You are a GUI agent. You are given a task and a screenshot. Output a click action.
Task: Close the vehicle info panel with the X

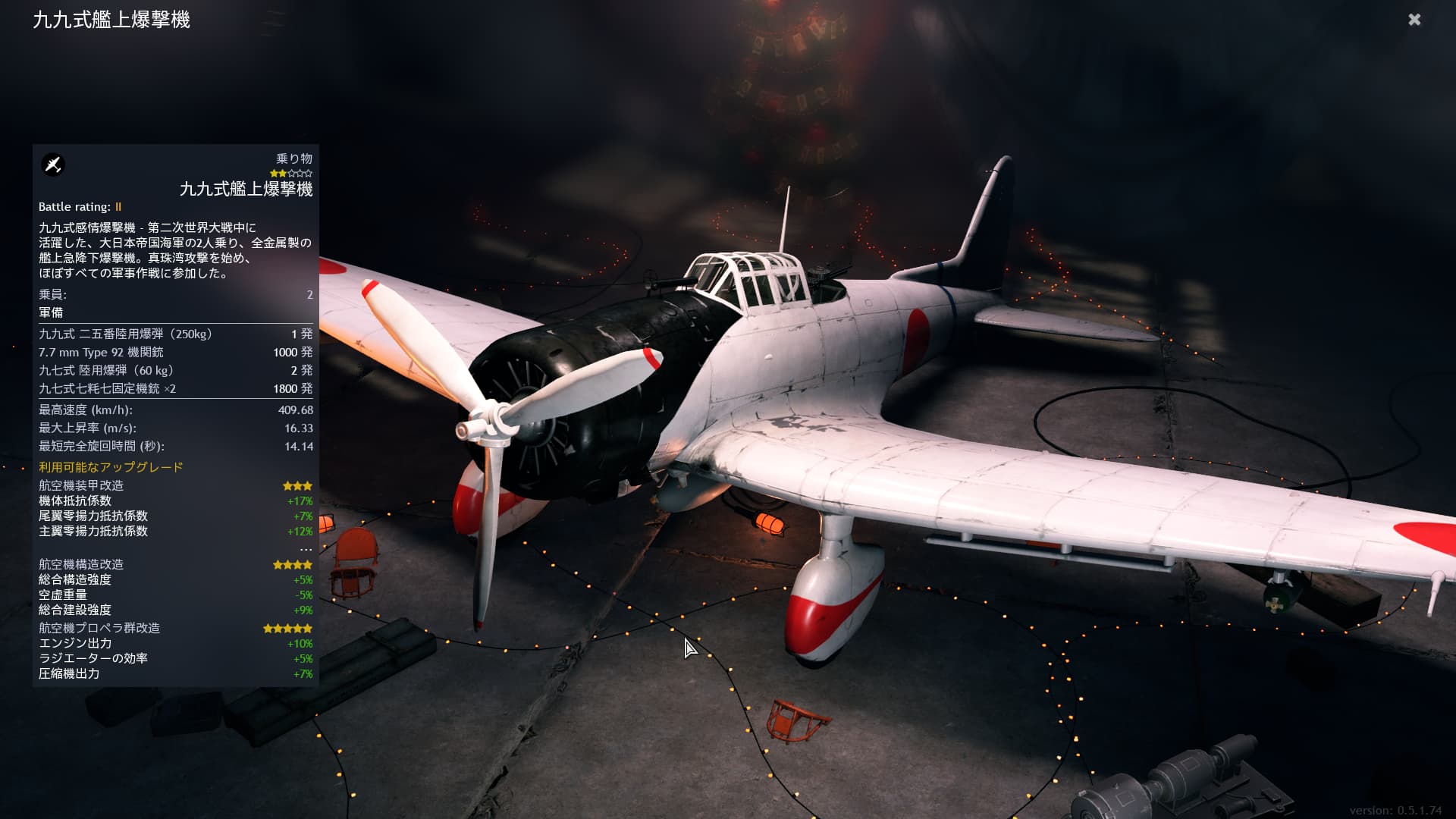[1415, 20]
